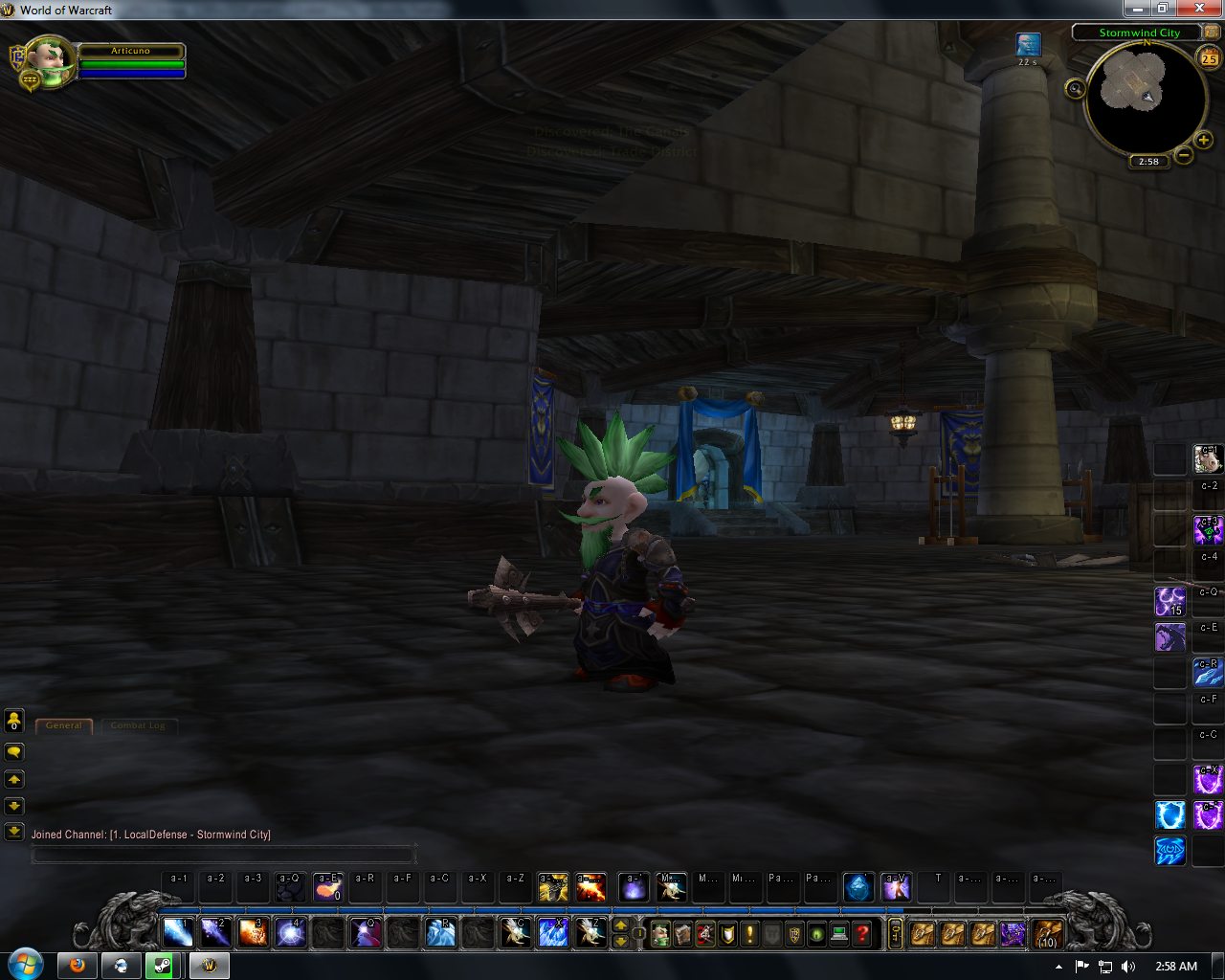Activate the blue Mana Shield side-bar icon
Viewport: 1225px width, 980px height.
1169,815
